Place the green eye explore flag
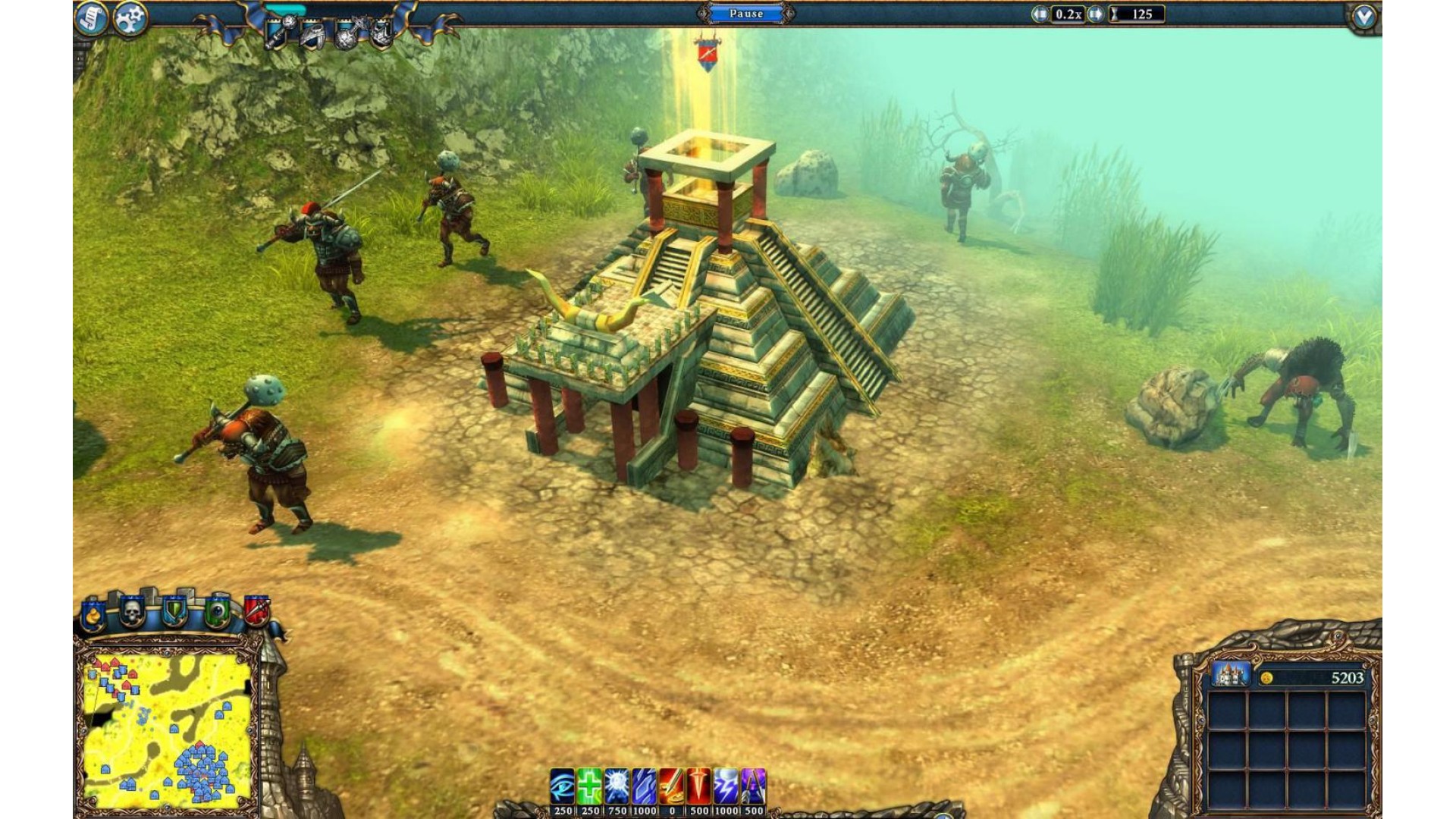Screen dimensions: 1456x819 tap(217, 611)
